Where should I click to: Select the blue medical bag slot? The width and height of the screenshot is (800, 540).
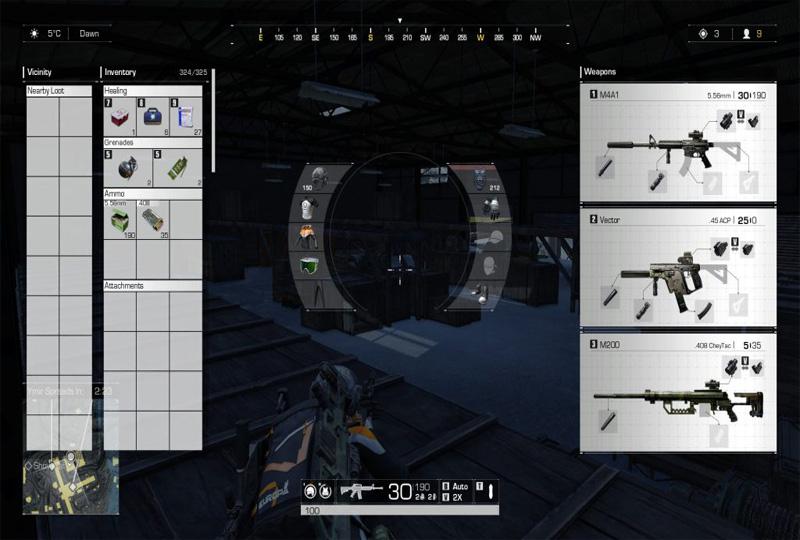[x=153, y=116]
